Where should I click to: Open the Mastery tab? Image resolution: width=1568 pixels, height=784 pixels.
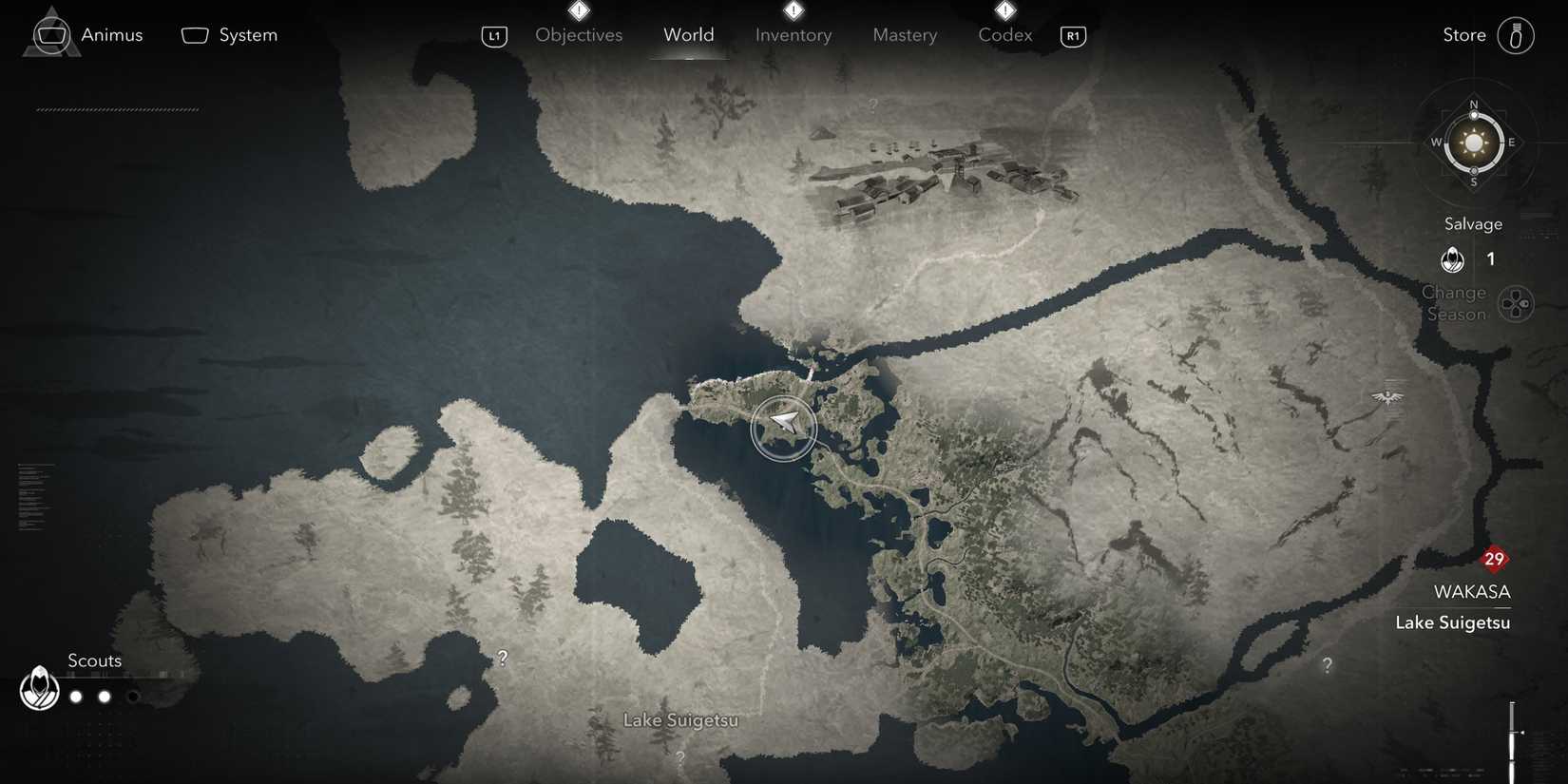[x=904, y=34]
